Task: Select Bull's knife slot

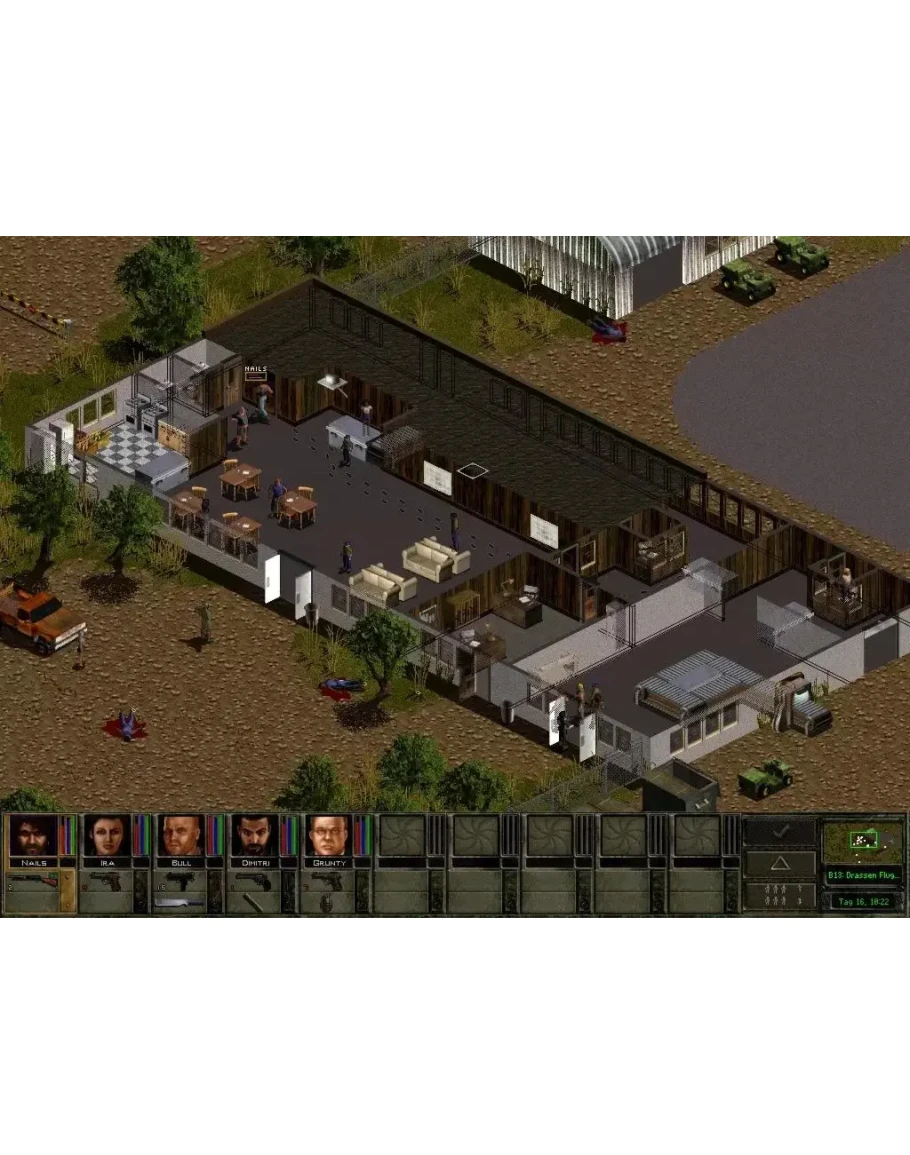Action: tap(180, 903)
